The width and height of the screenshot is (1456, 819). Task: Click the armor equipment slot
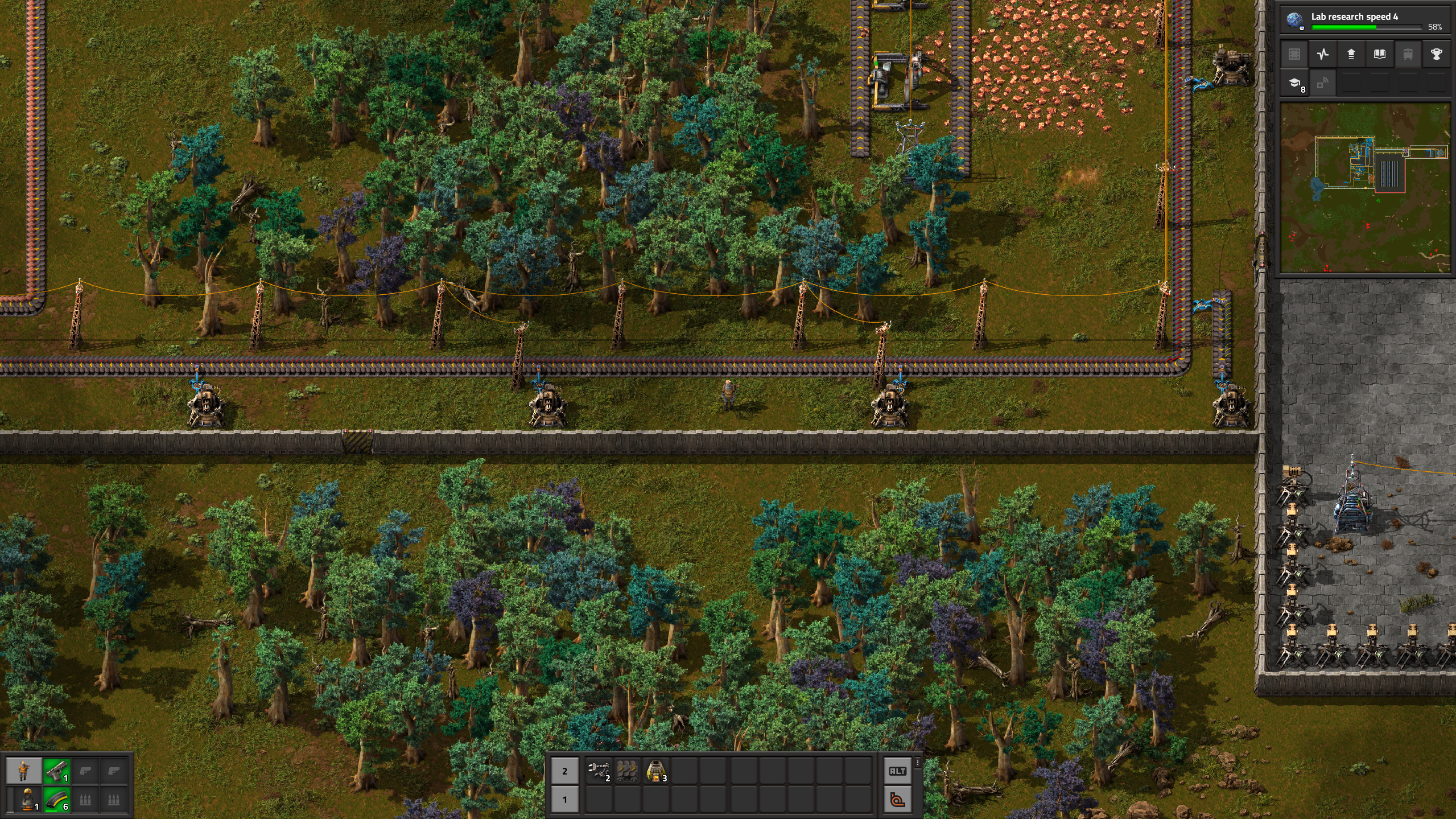(x=27, y=800)
